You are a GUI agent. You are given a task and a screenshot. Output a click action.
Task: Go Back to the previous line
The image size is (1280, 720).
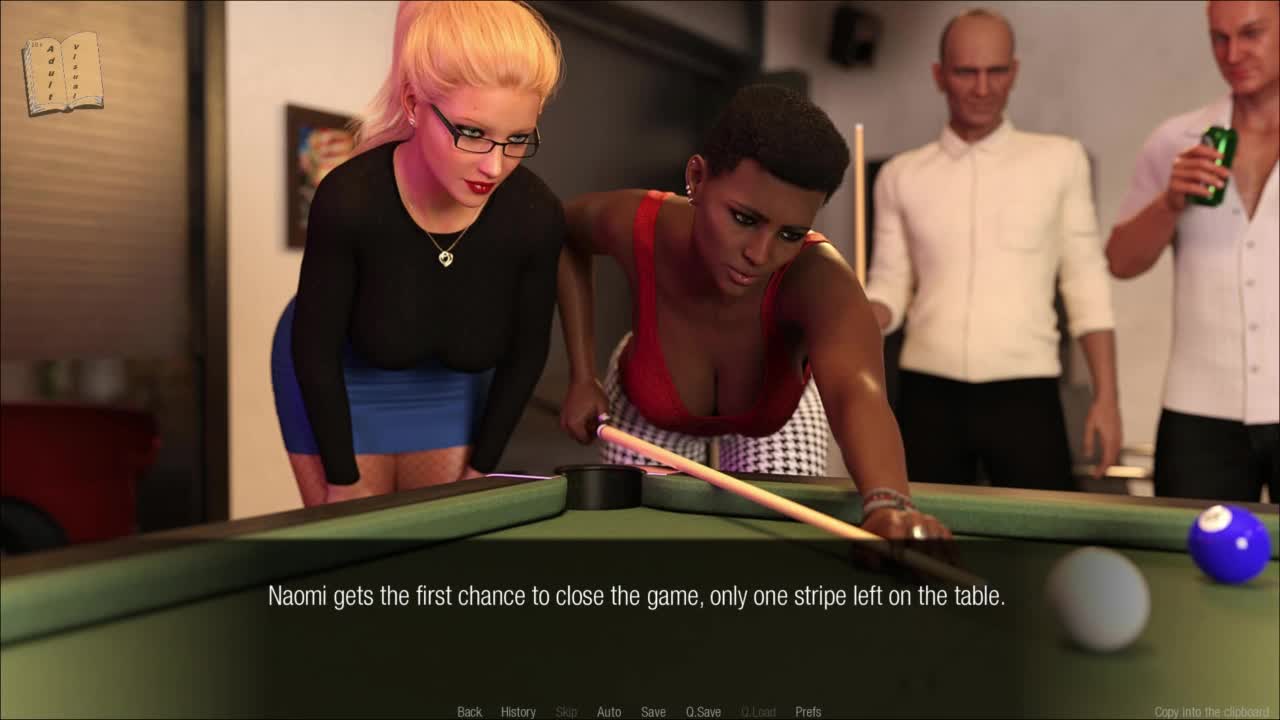click(x=469, y=712)
